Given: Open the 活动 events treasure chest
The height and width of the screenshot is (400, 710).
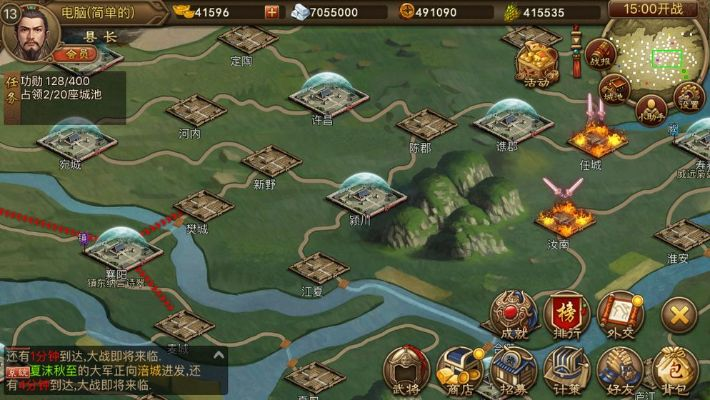Looking at the screenshot, I should [536, 64].
